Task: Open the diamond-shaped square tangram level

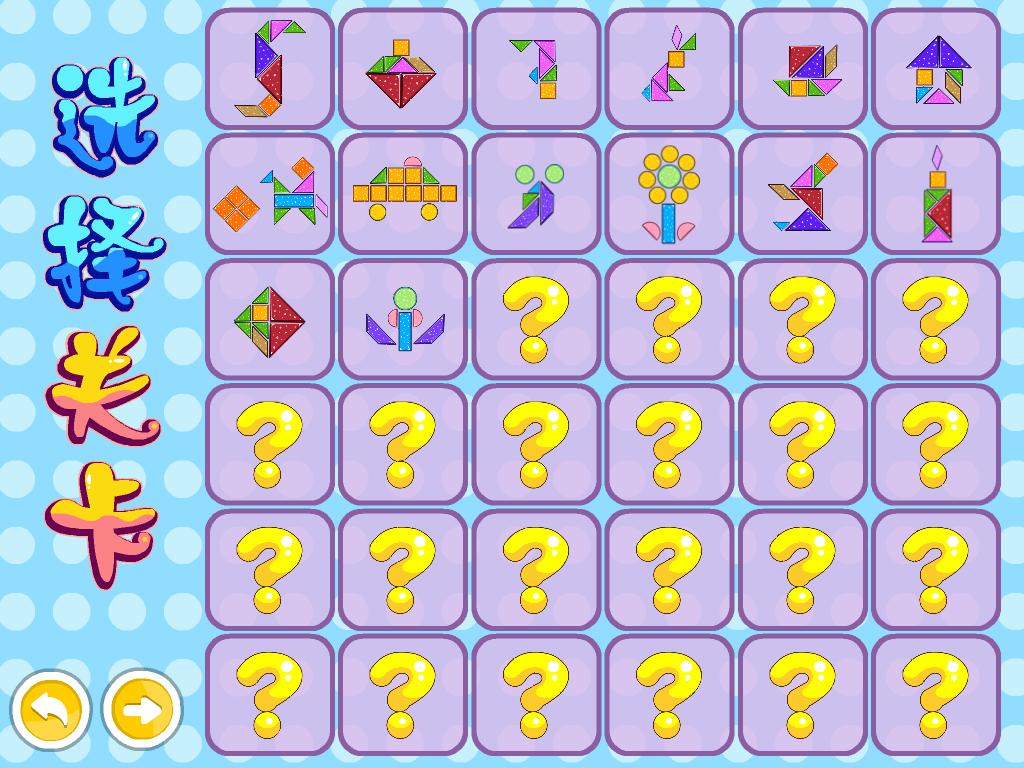Action: click(x=270, y=319)
